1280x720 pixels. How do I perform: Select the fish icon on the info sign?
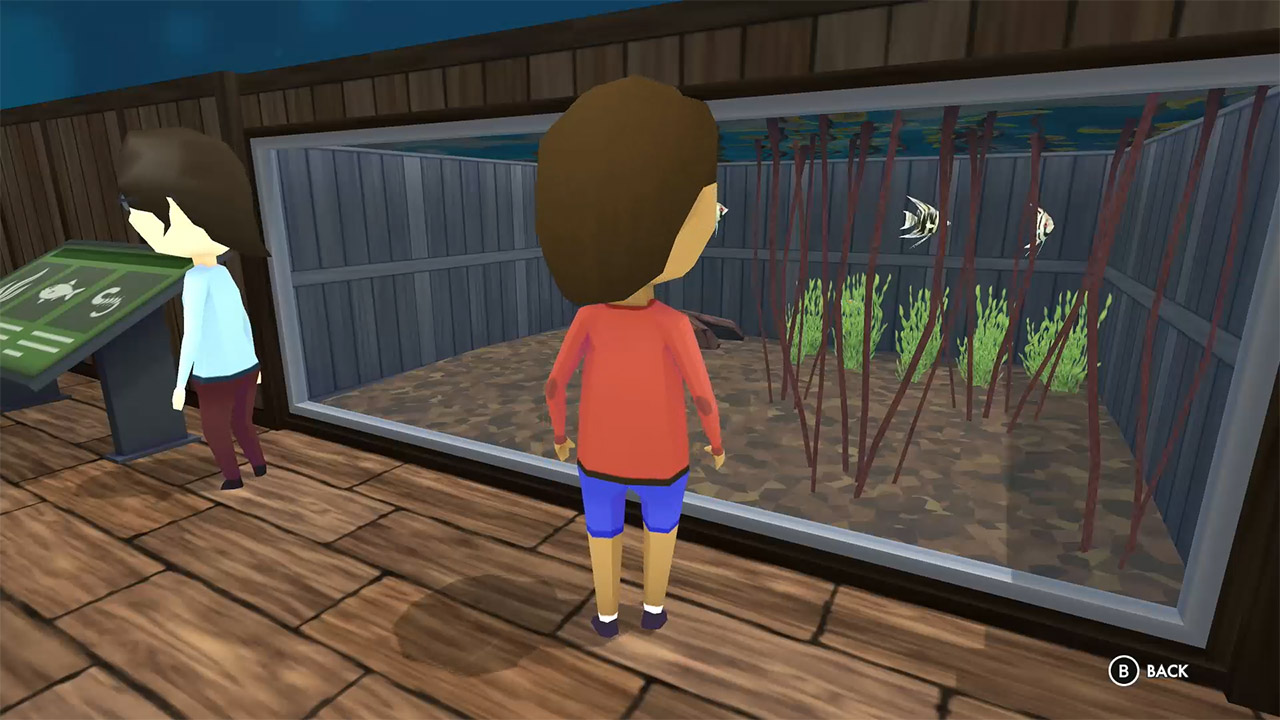(58, 291)
